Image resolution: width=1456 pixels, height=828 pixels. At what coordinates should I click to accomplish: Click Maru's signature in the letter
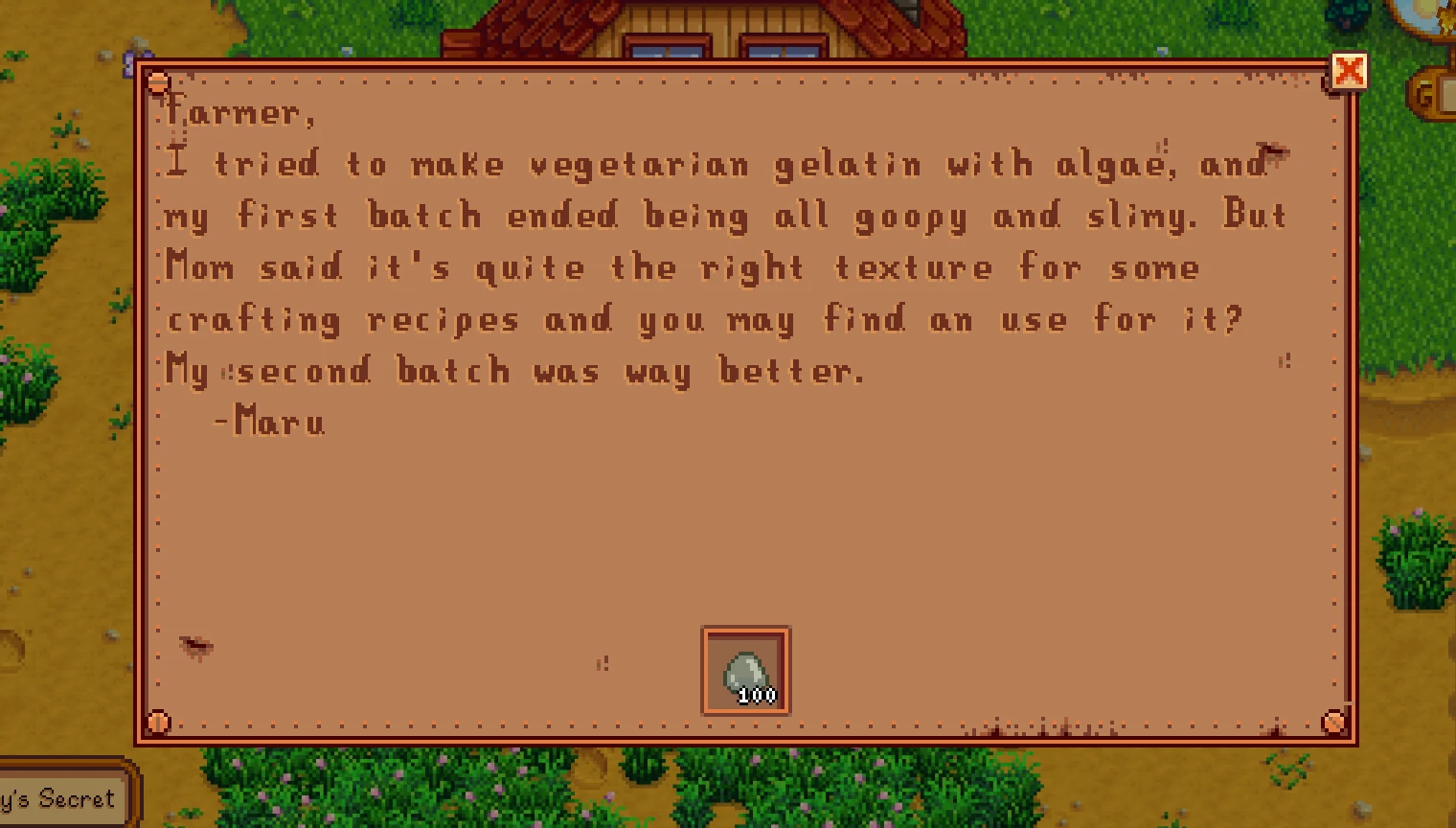pos(271,422)
